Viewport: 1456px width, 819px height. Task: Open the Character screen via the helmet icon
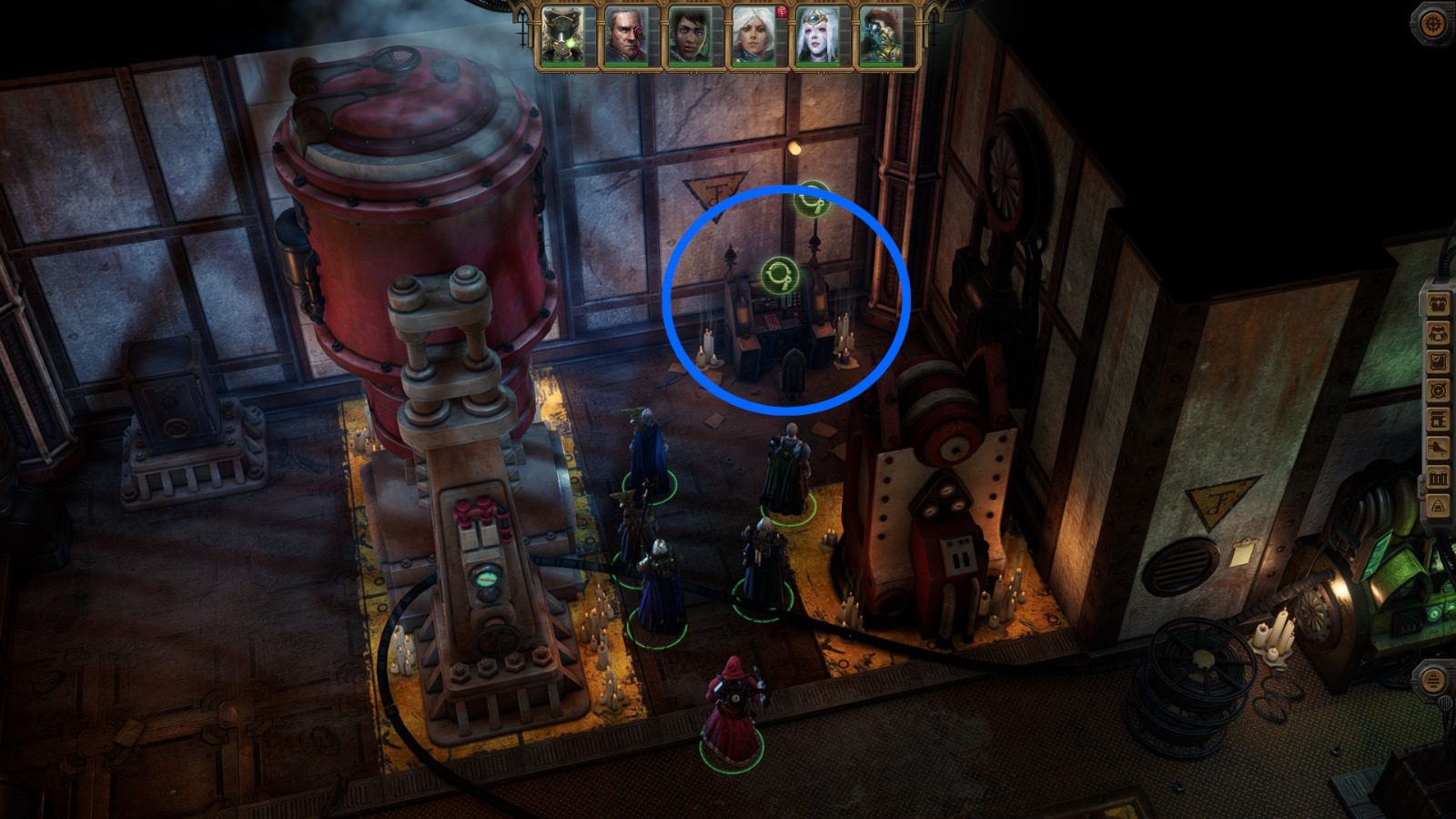(x=1438, y=332)
